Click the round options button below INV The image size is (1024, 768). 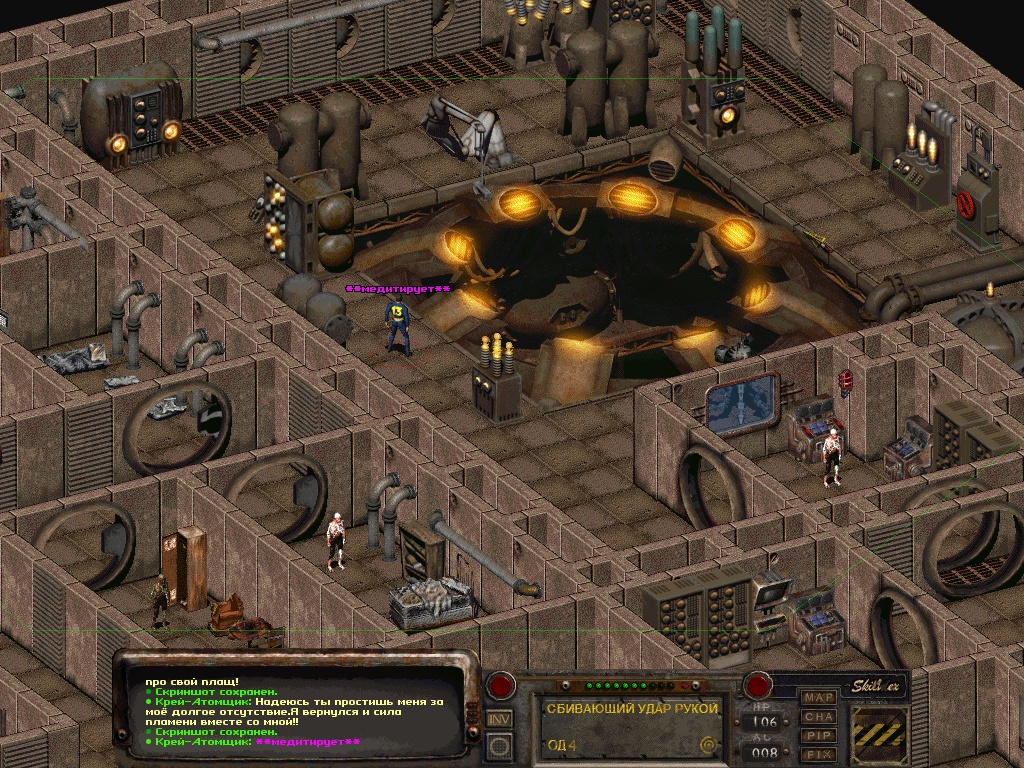coord(499,744)
